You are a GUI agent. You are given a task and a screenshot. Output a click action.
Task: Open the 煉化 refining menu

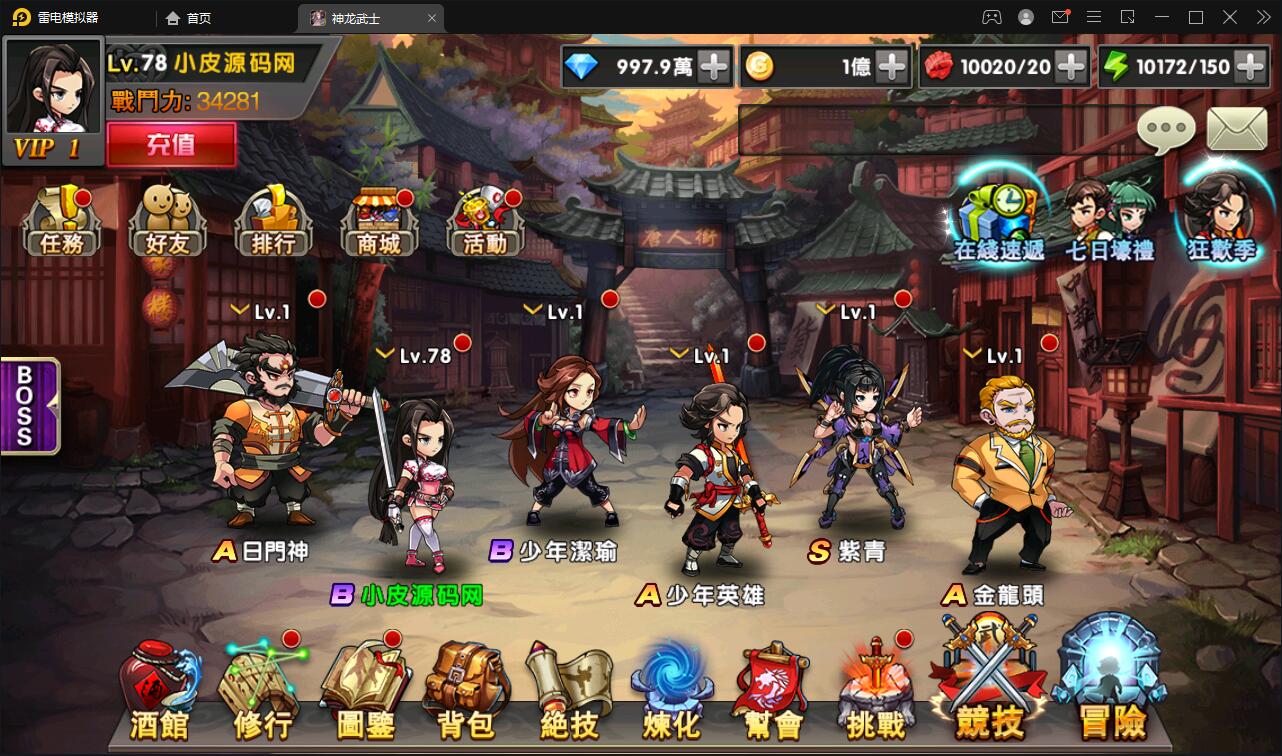tap(672, 692)
